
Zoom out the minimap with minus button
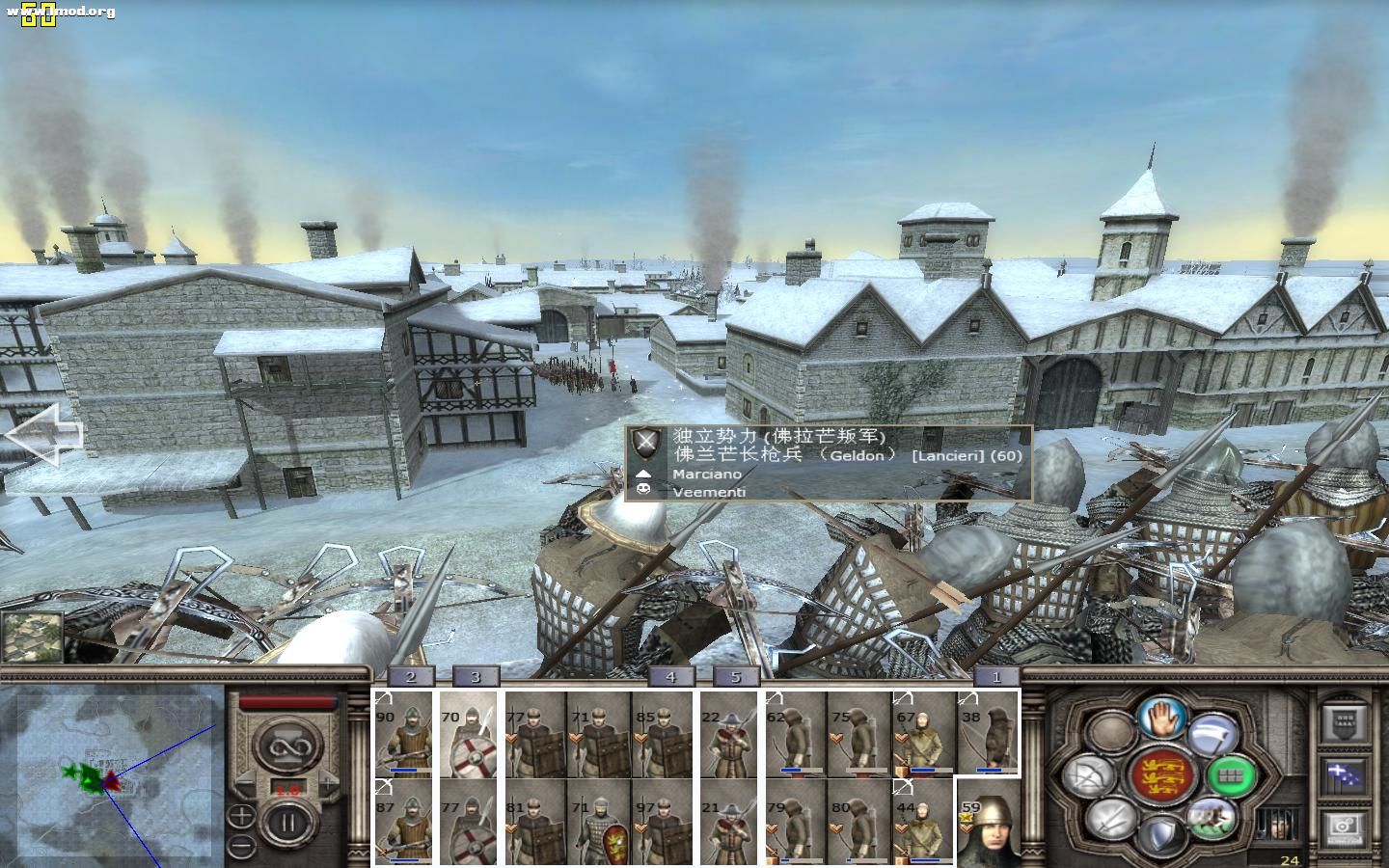241,846
